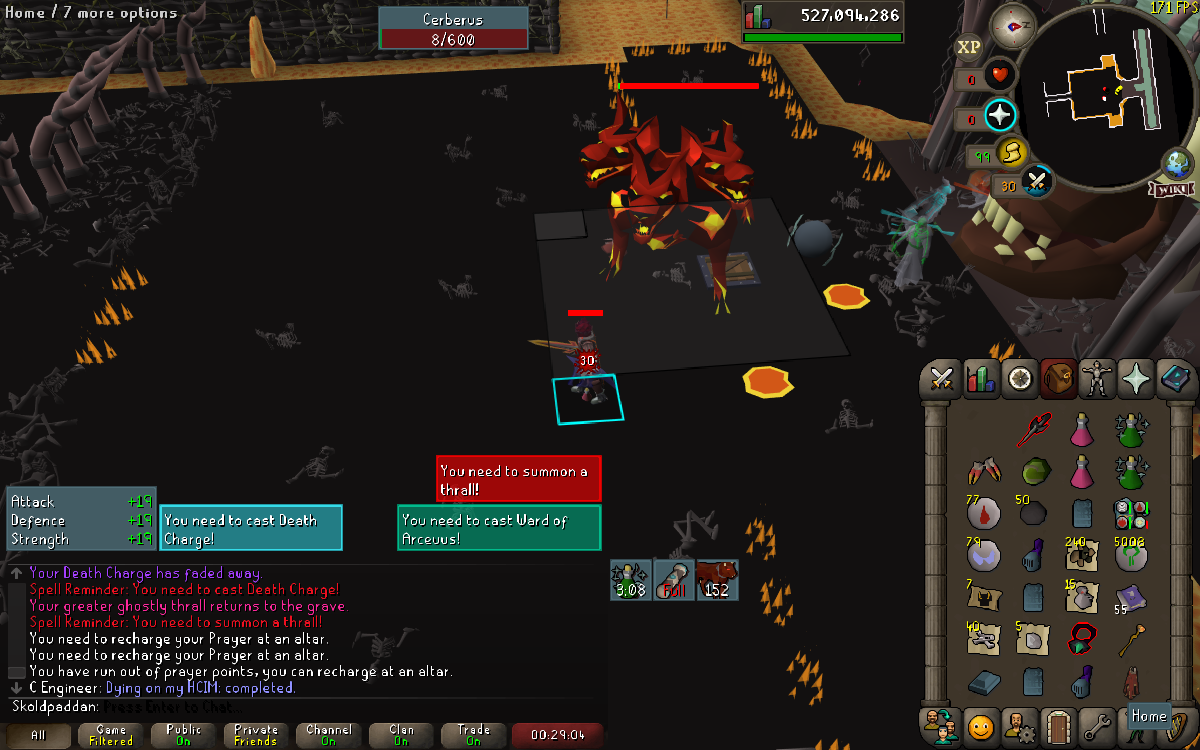Open the world map globe
This screenshot has width=1200, height=750.
1176,164
